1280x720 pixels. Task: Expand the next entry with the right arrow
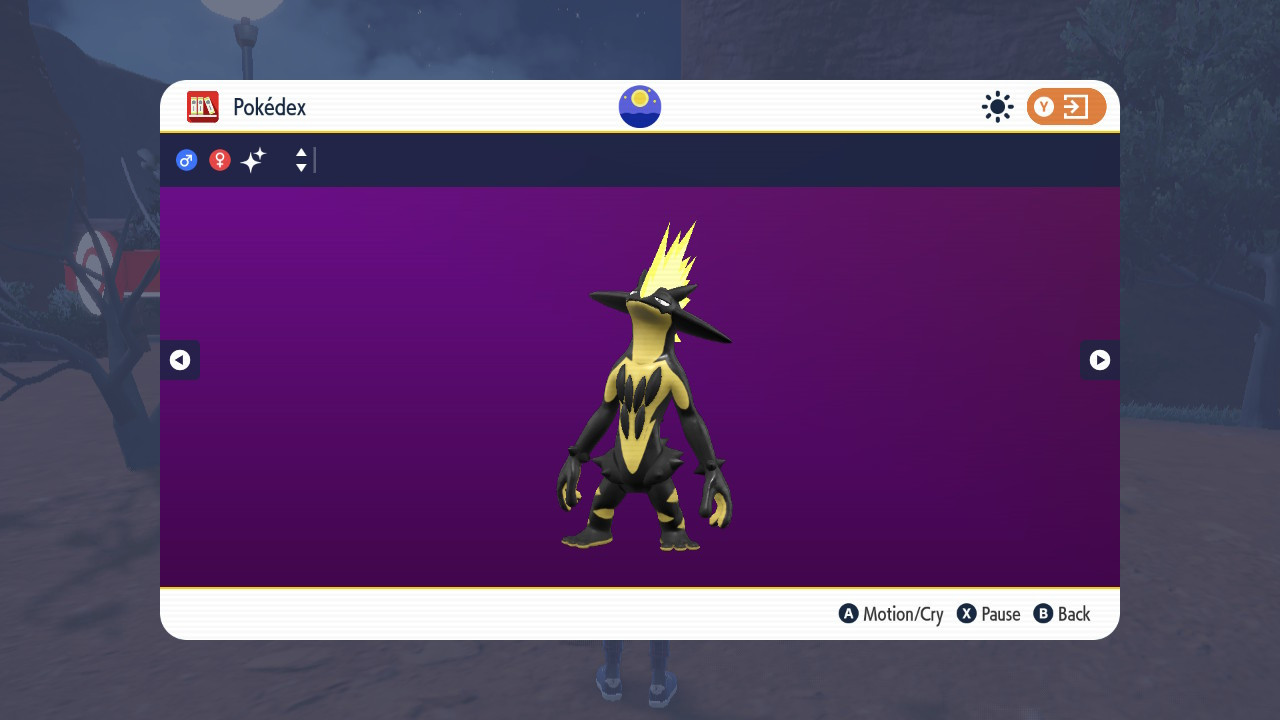[x=1099, y=360]
